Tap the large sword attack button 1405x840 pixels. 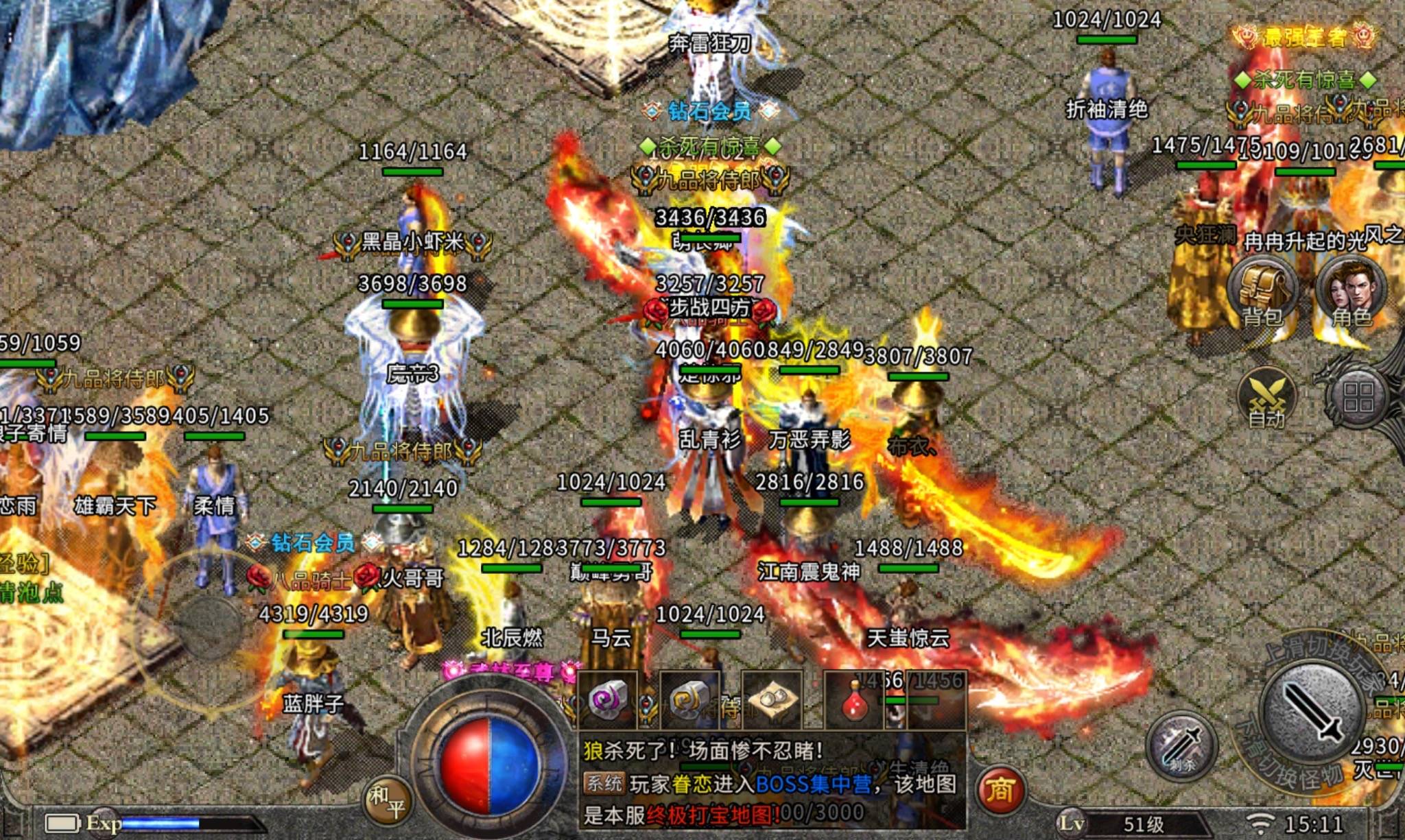click(x=1312, y=713)
